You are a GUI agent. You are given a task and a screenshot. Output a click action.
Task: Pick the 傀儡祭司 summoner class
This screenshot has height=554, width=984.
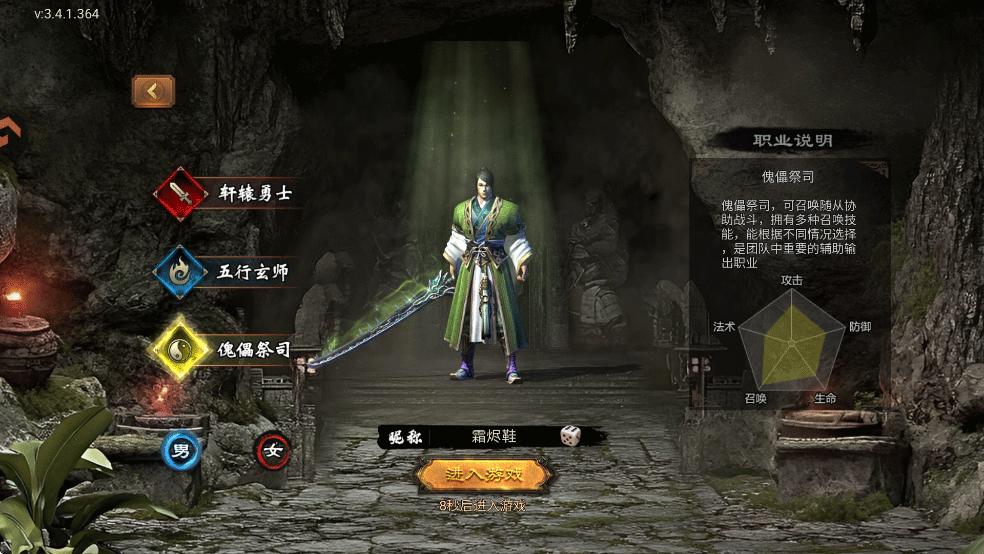pyautogui.click(x=228, y=349)
